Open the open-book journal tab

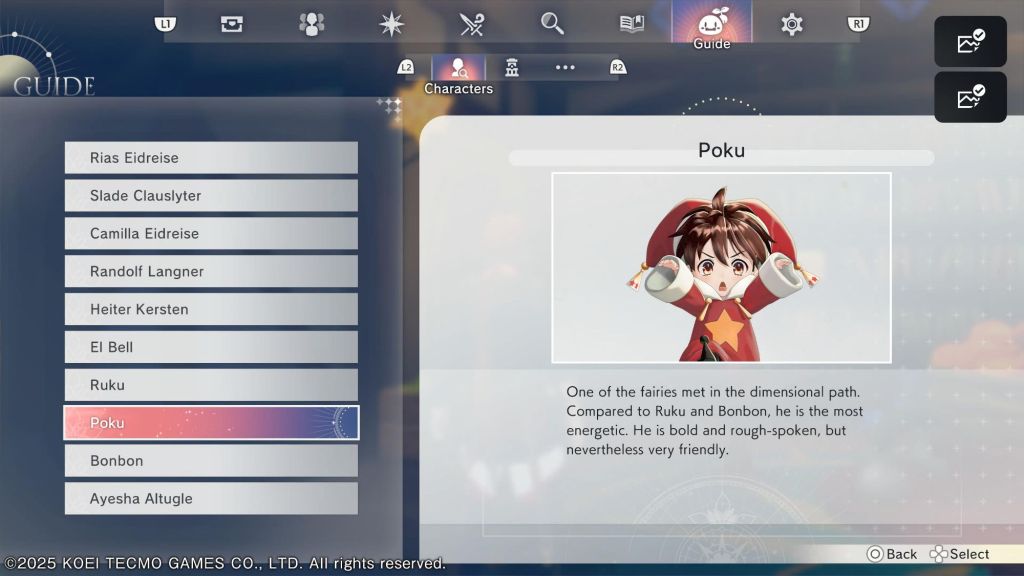click(632, 24)
